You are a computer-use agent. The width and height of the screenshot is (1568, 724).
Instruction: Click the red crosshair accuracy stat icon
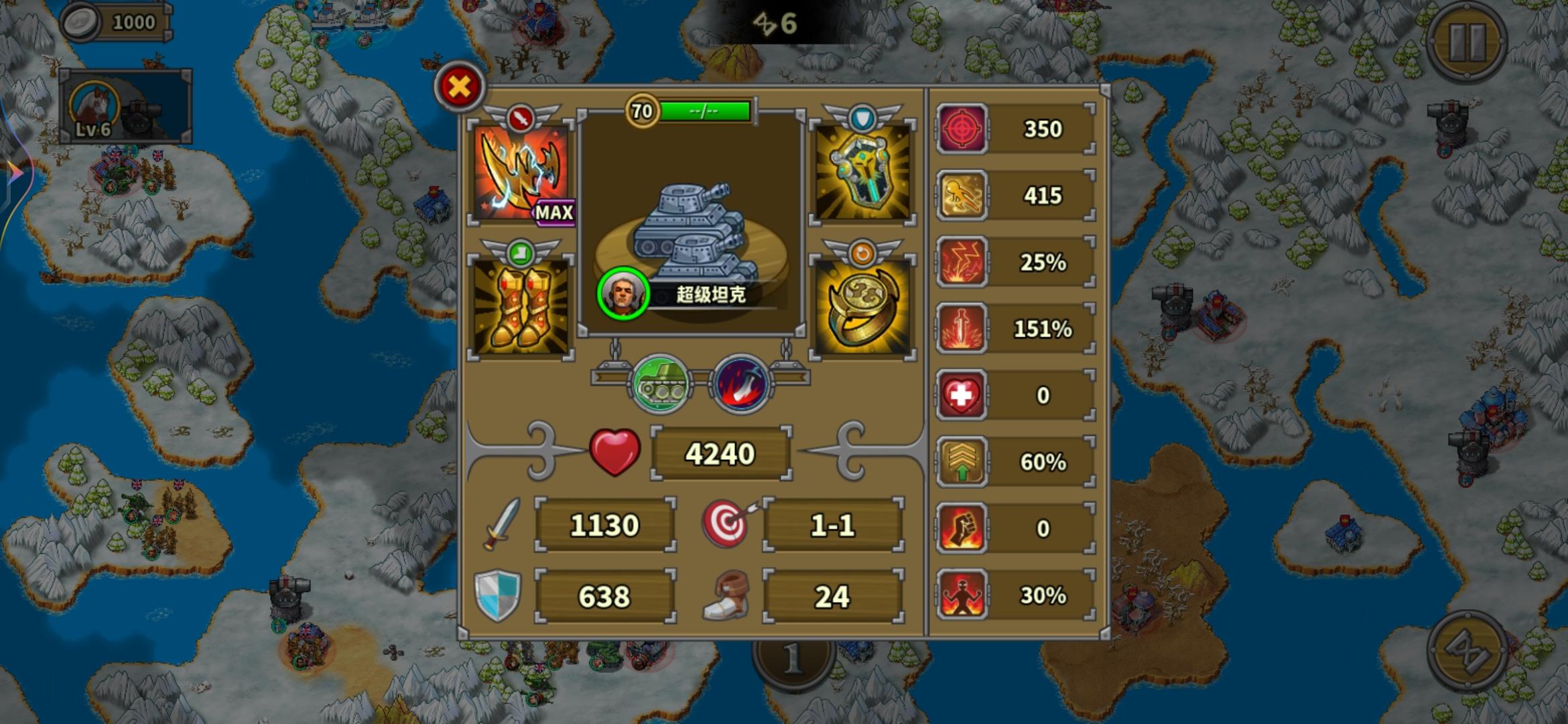[x=963, y=129]
